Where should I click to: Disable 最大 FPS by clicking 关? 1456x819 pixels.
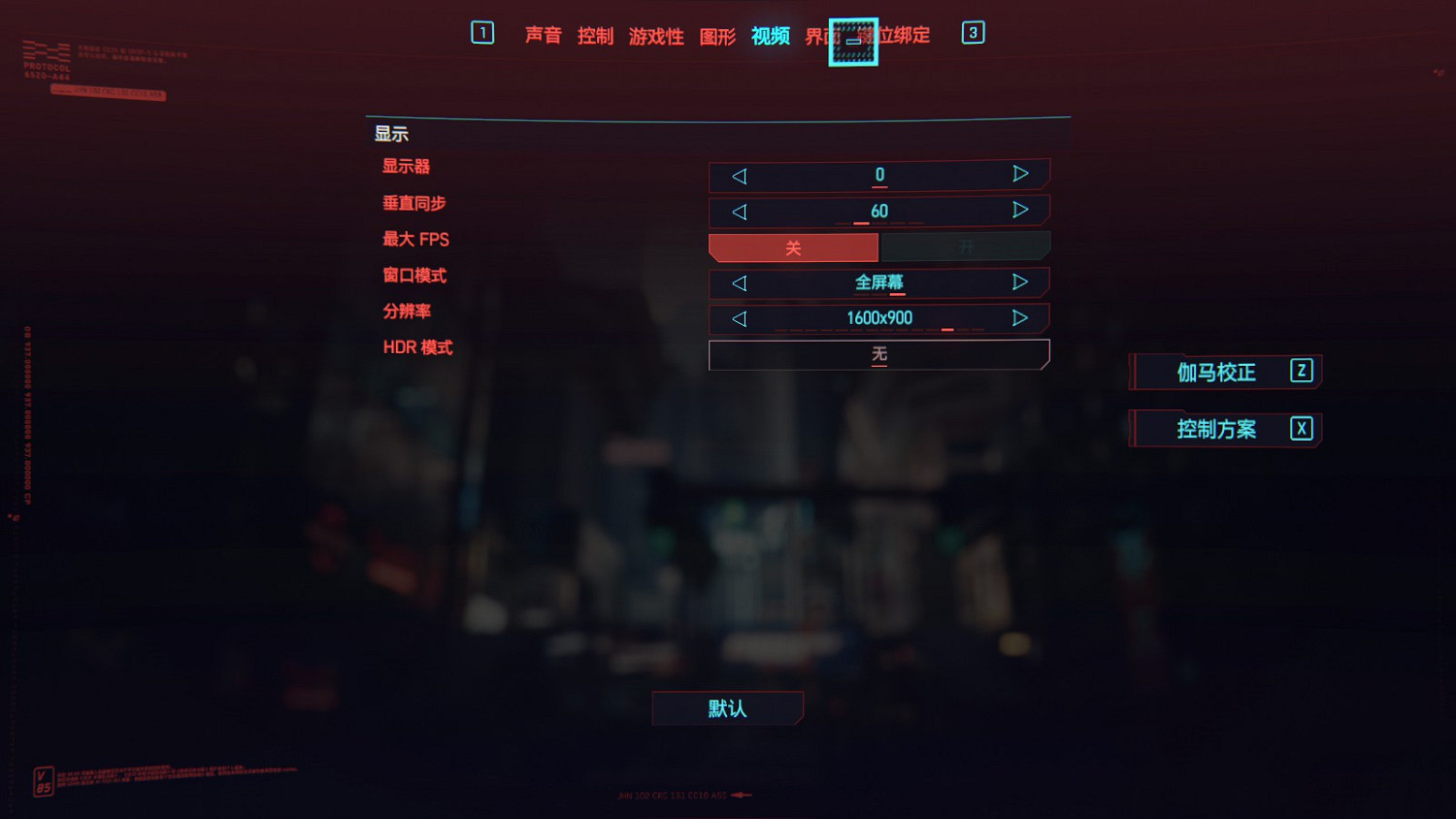(793, 247)
